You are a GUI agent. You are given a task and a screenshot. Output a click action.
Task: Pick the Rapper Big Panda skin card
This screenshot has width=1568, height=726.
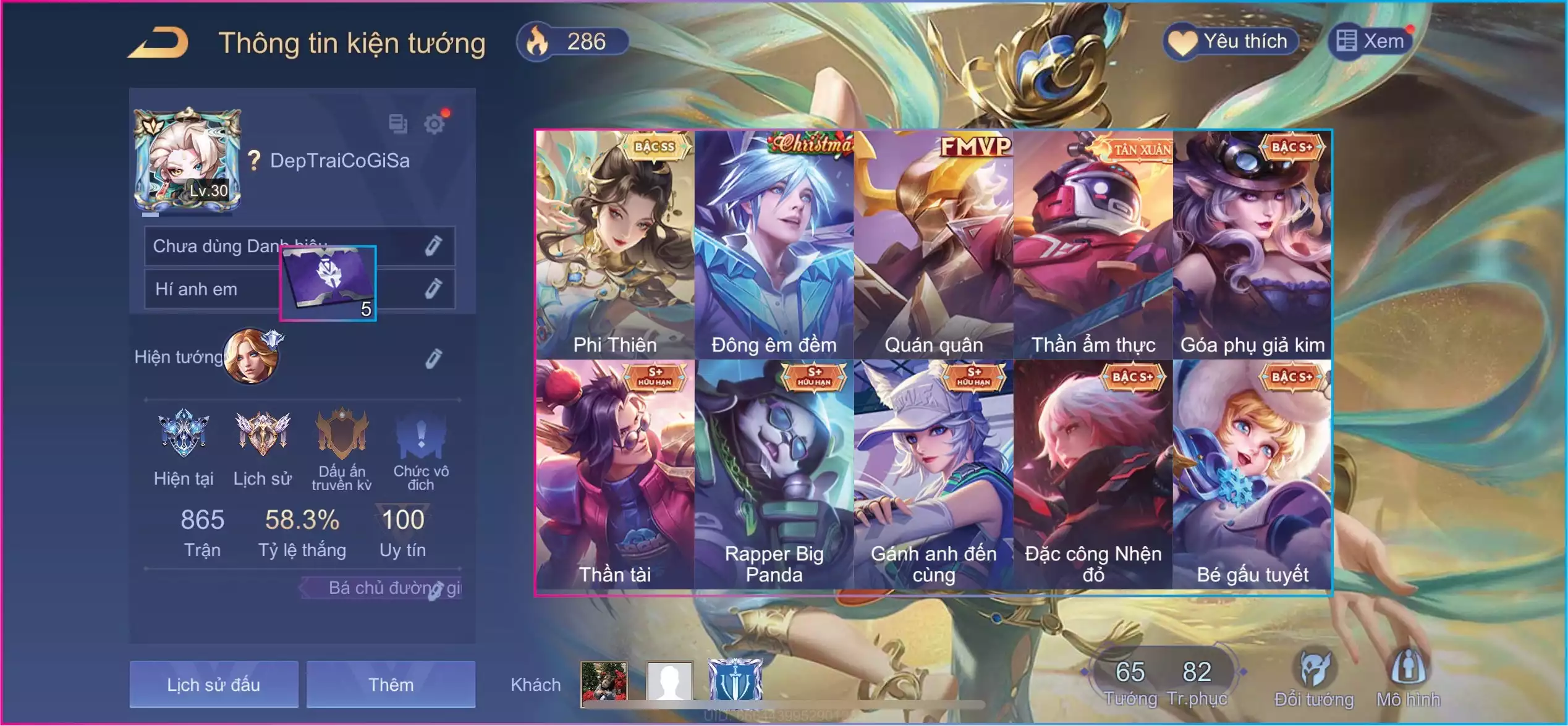(x=774, y=475)
